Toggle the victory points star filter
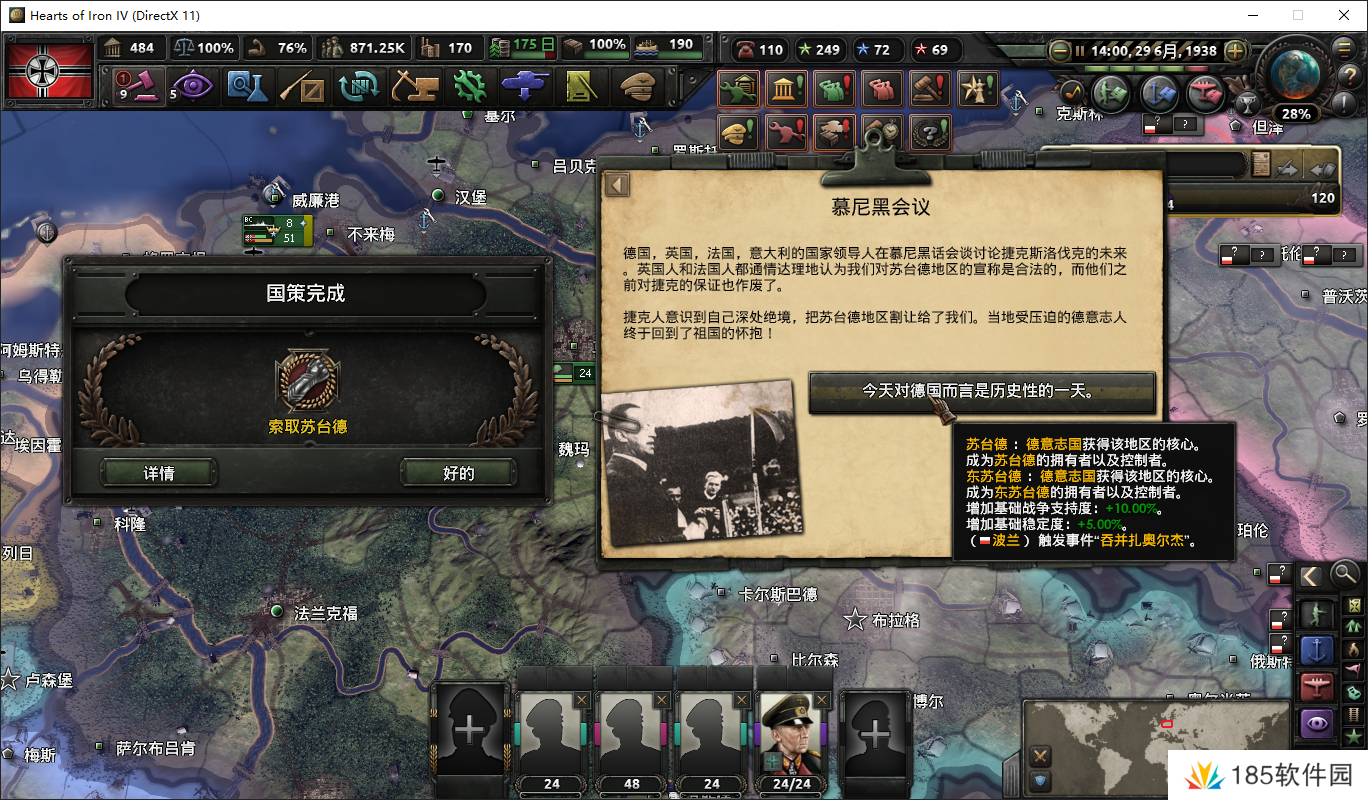This screenshot has height=800, width=1368. coord(1354,735)
